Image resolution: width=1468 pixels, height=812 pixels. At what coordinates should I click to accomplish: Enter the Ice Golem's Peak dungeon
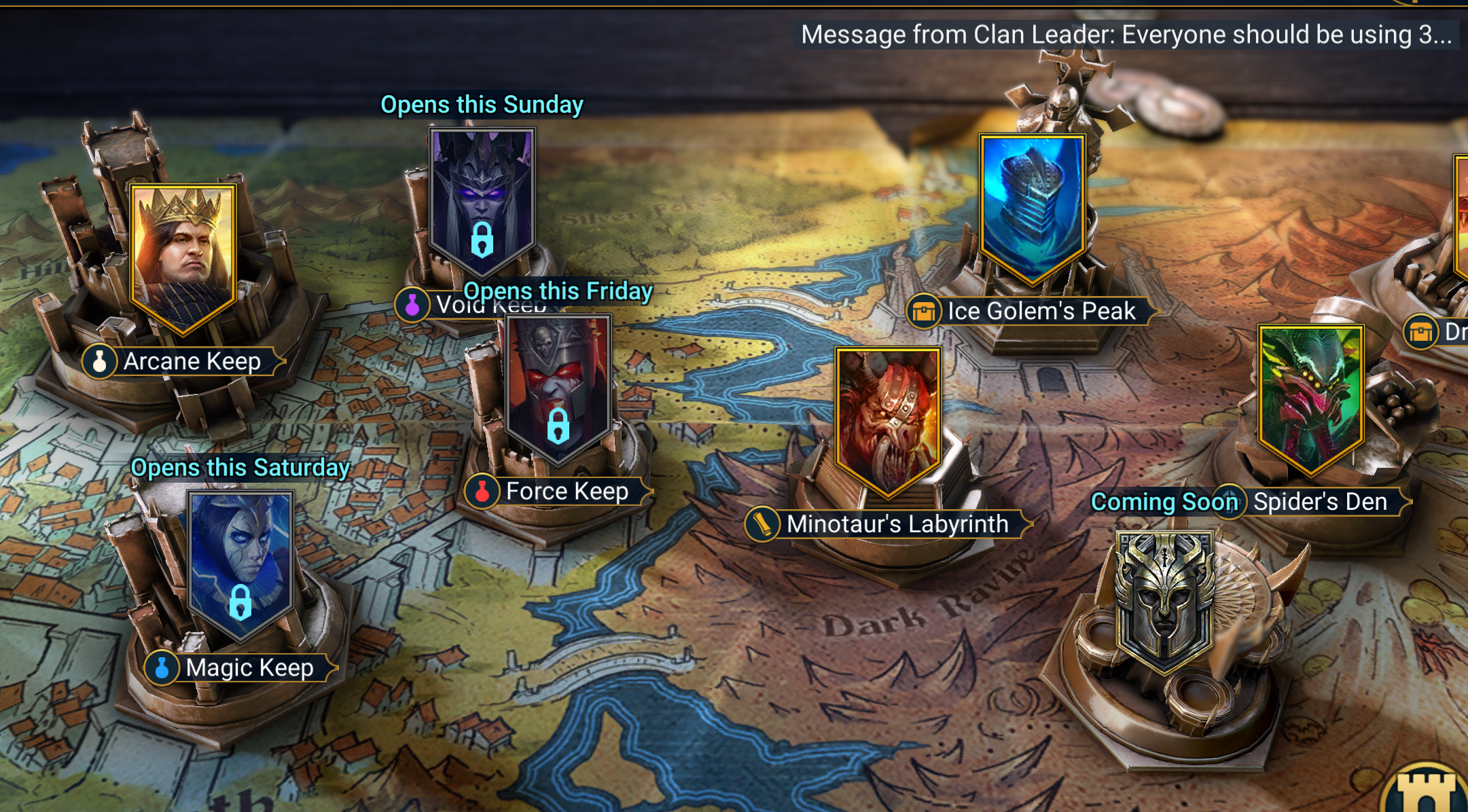point(1031,207)
